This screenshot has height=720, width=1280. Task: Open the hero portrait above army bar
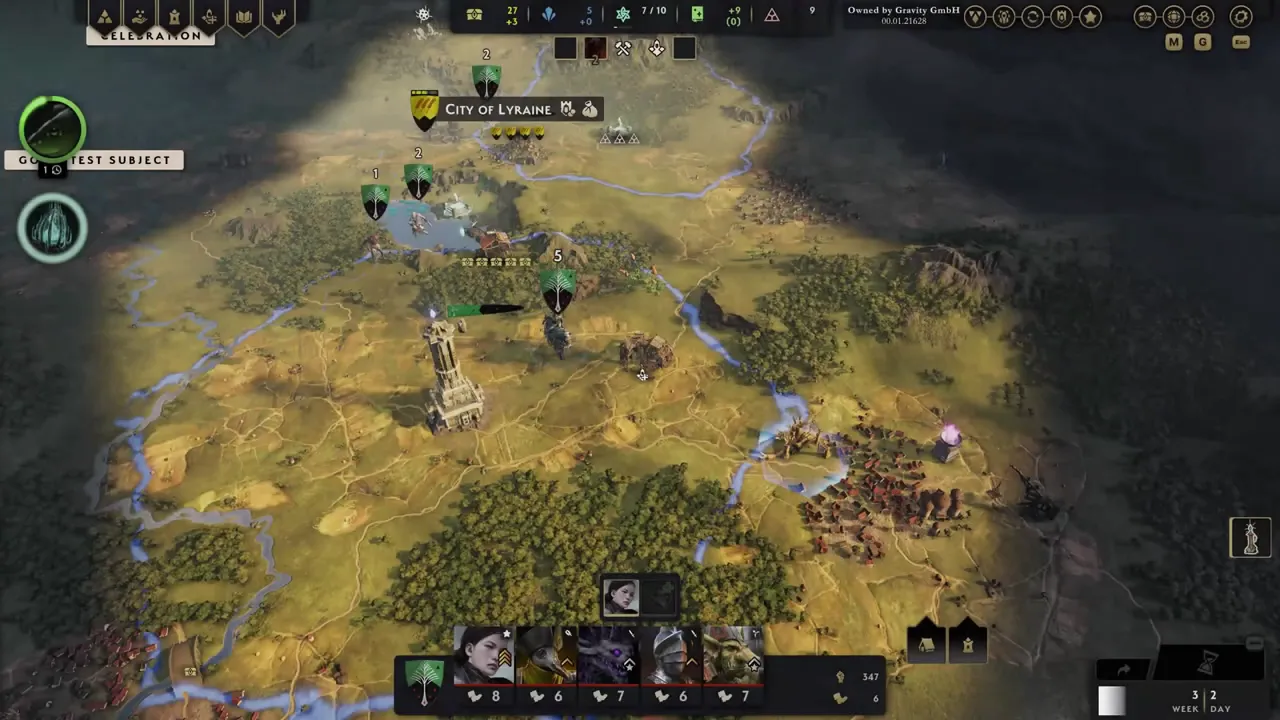[621, 597]
